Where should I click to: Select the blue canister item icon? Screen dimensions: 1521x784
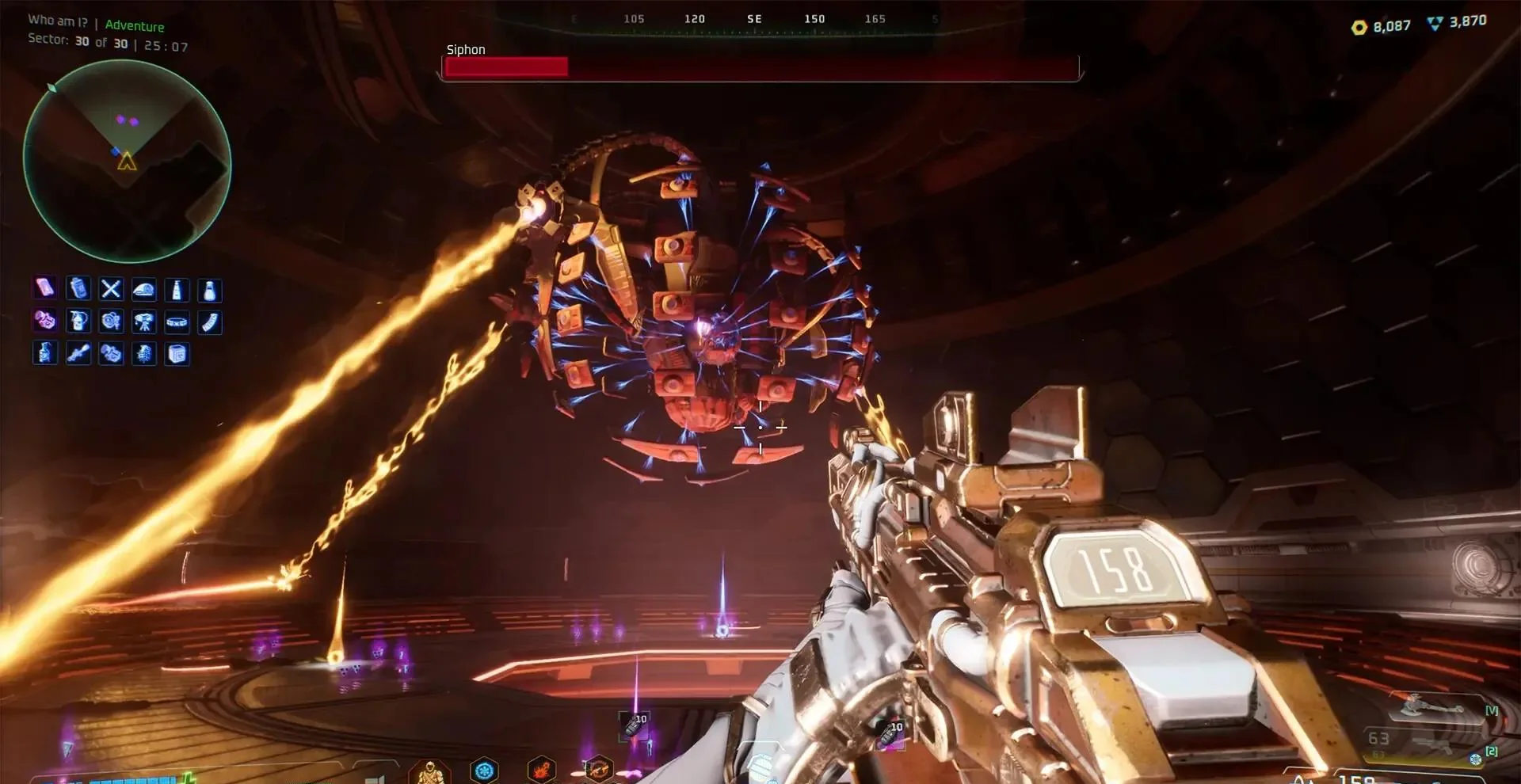[78, 290]
